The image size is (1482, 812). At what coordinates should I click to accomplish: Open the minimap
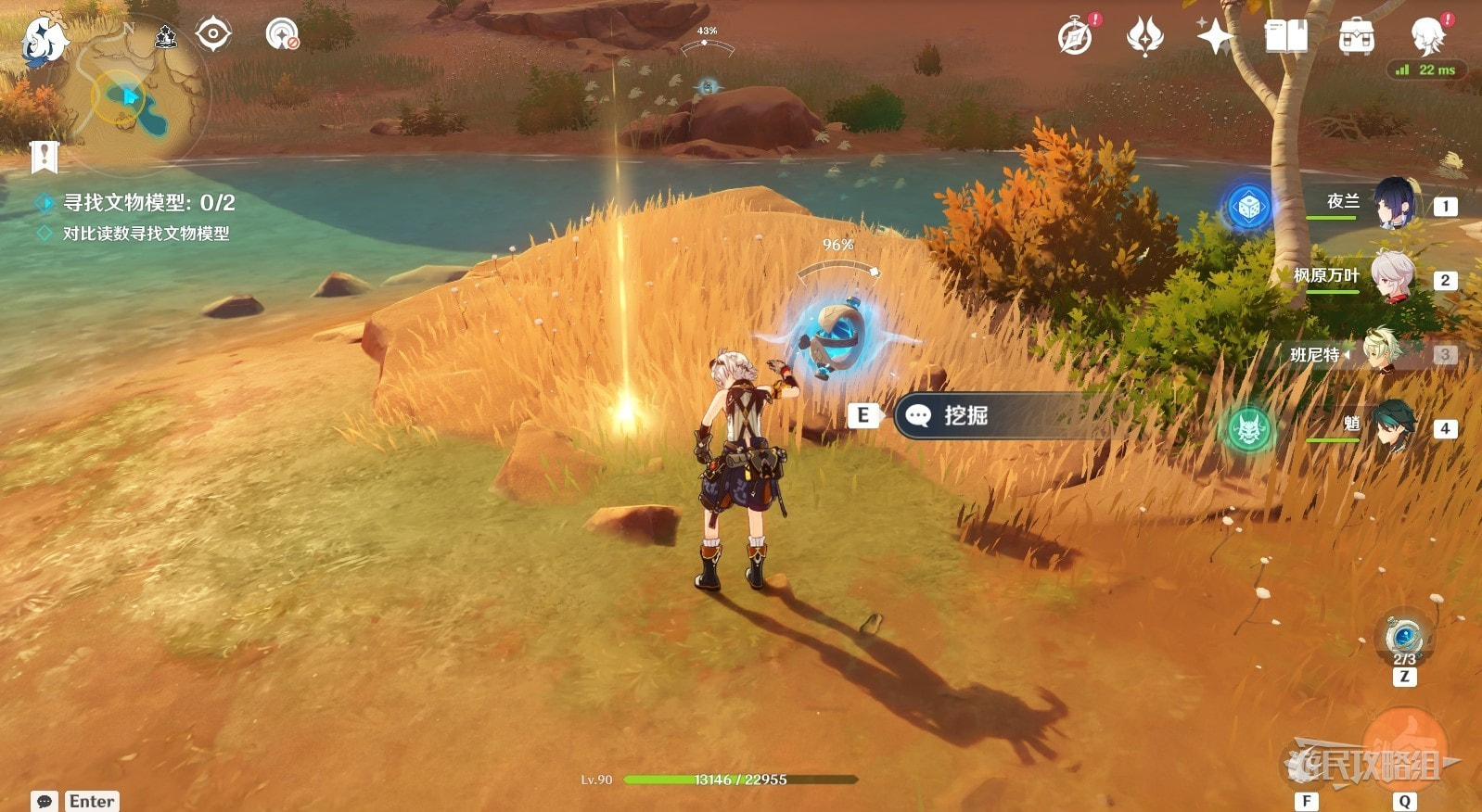tap(139, 97)
